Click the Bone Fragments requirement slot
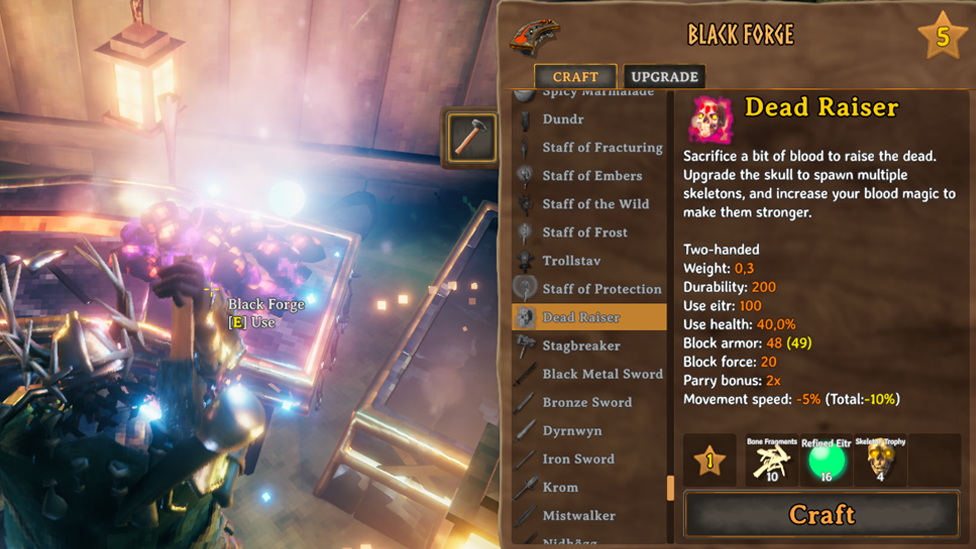The width and height of the screenshot is (976, 549). point(771,461)
